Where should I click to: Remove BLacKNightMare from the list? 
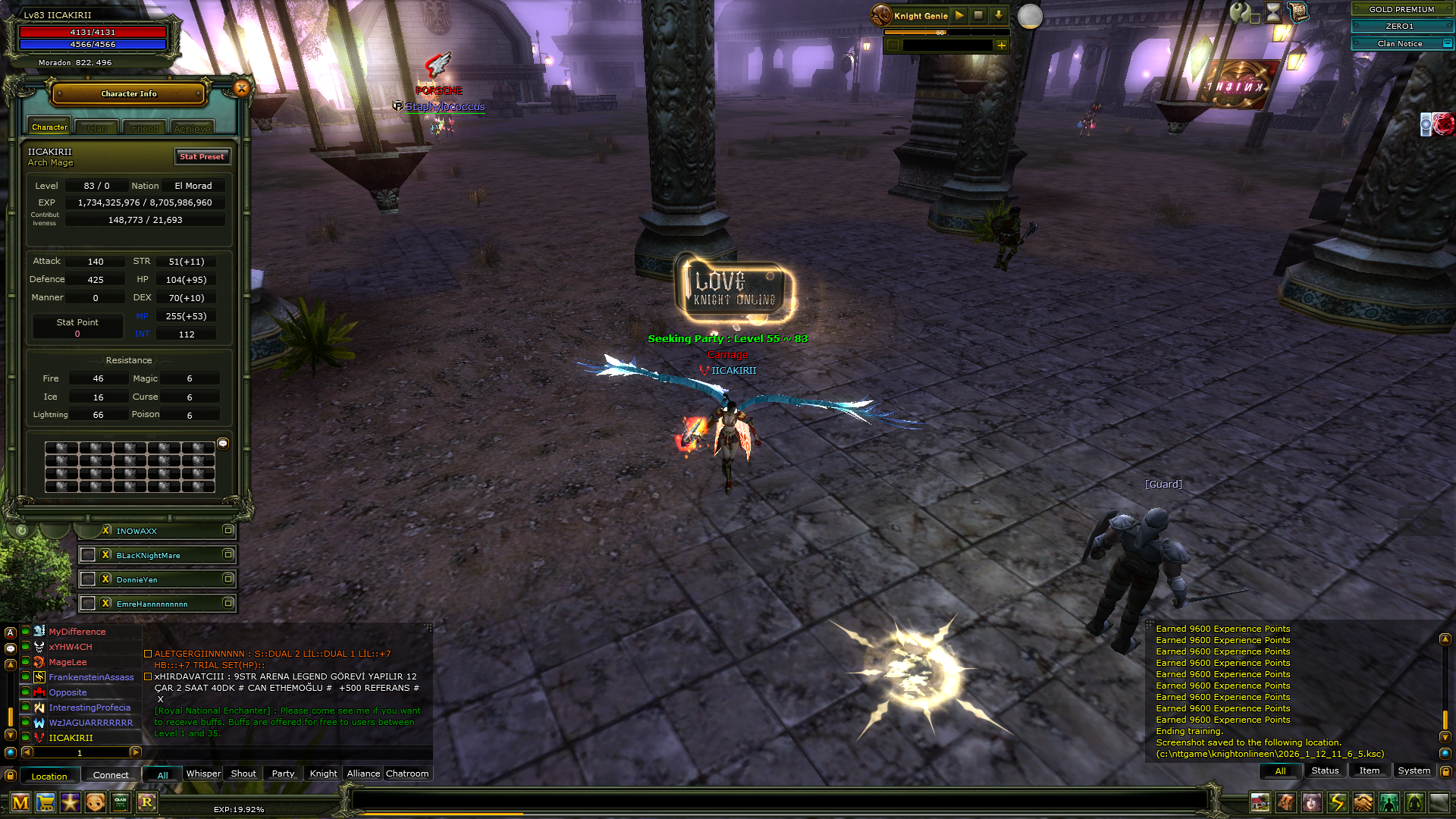(106, 555)
